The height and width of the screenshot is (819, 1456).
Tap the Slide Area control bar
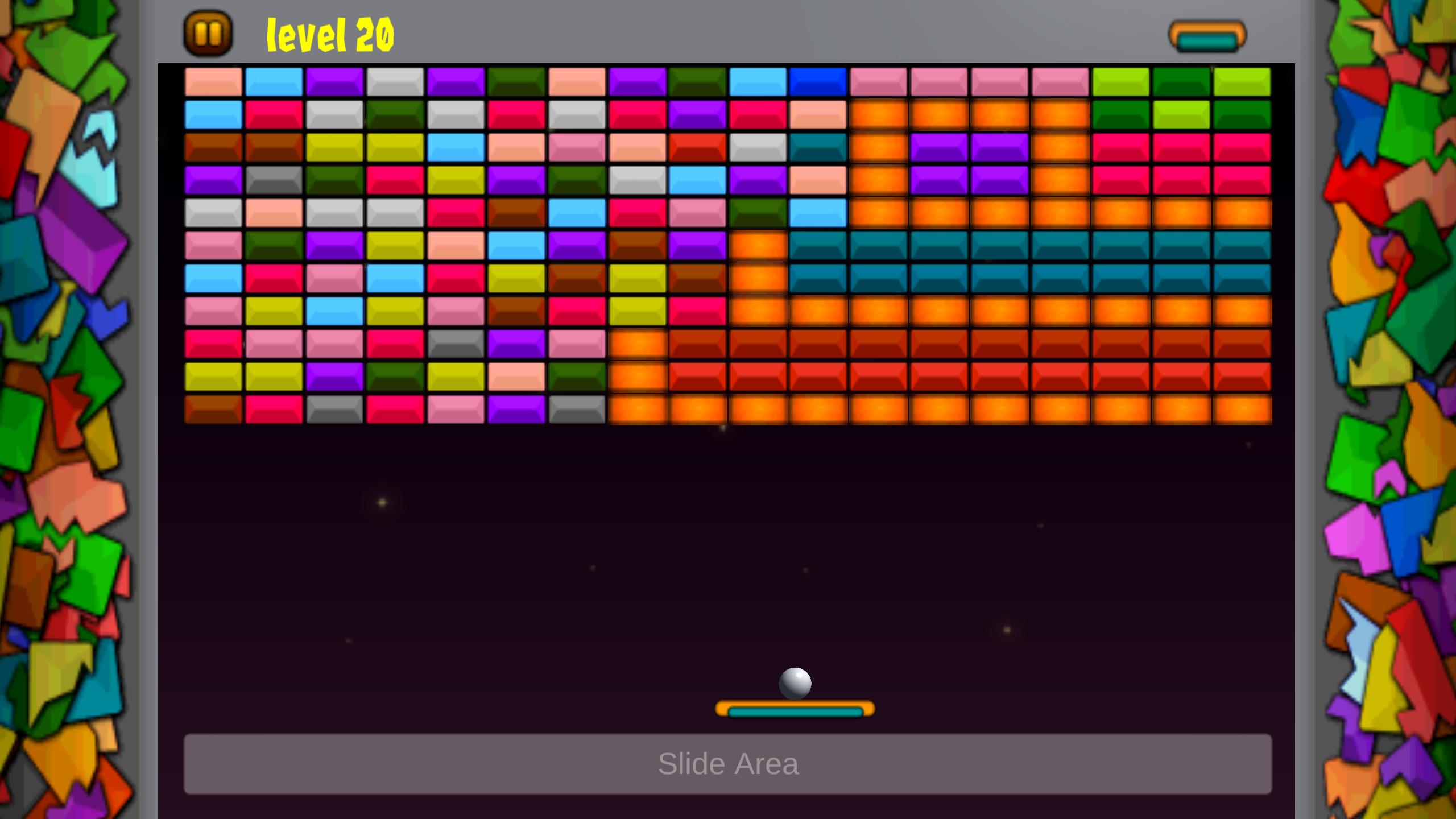point(727,764)
